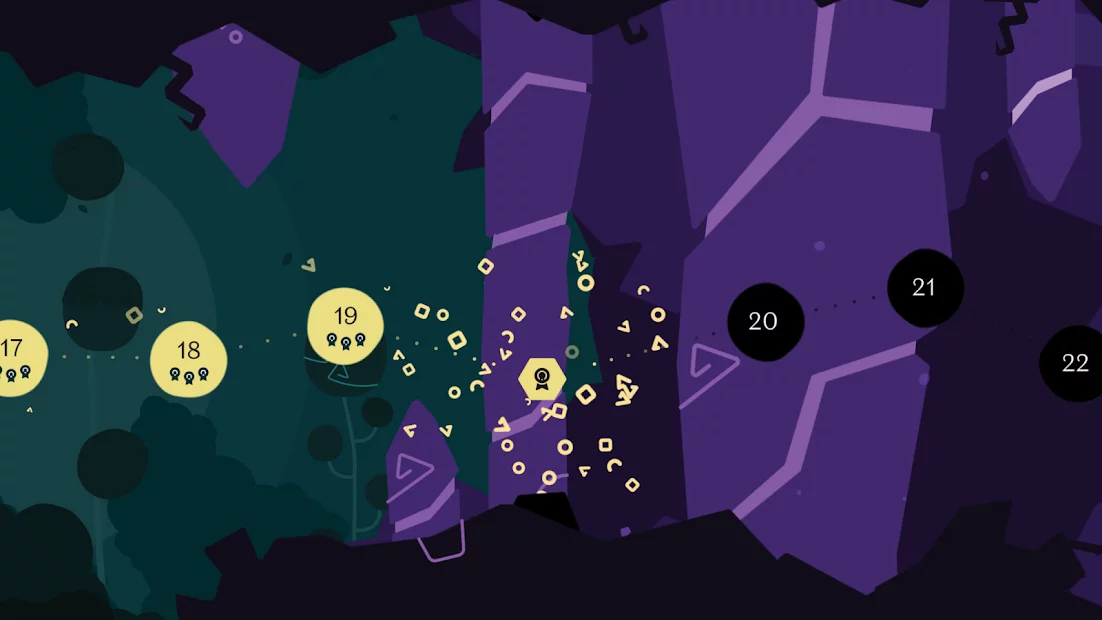Open level 21 node
The height and width of the screenshot is (620, 1102).
click(924, 288)
